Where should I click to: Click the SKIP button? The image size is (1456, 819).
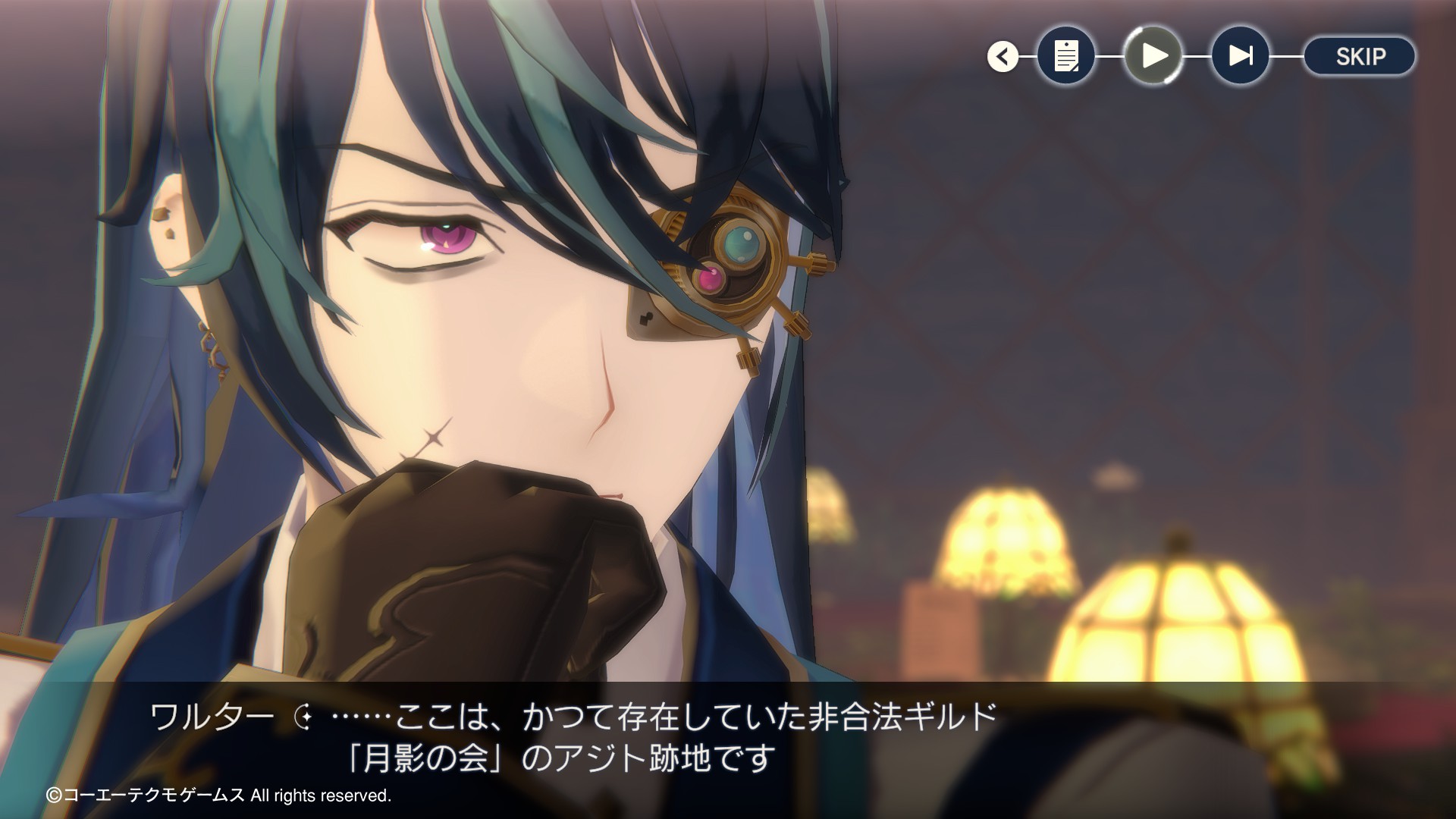1360,56
